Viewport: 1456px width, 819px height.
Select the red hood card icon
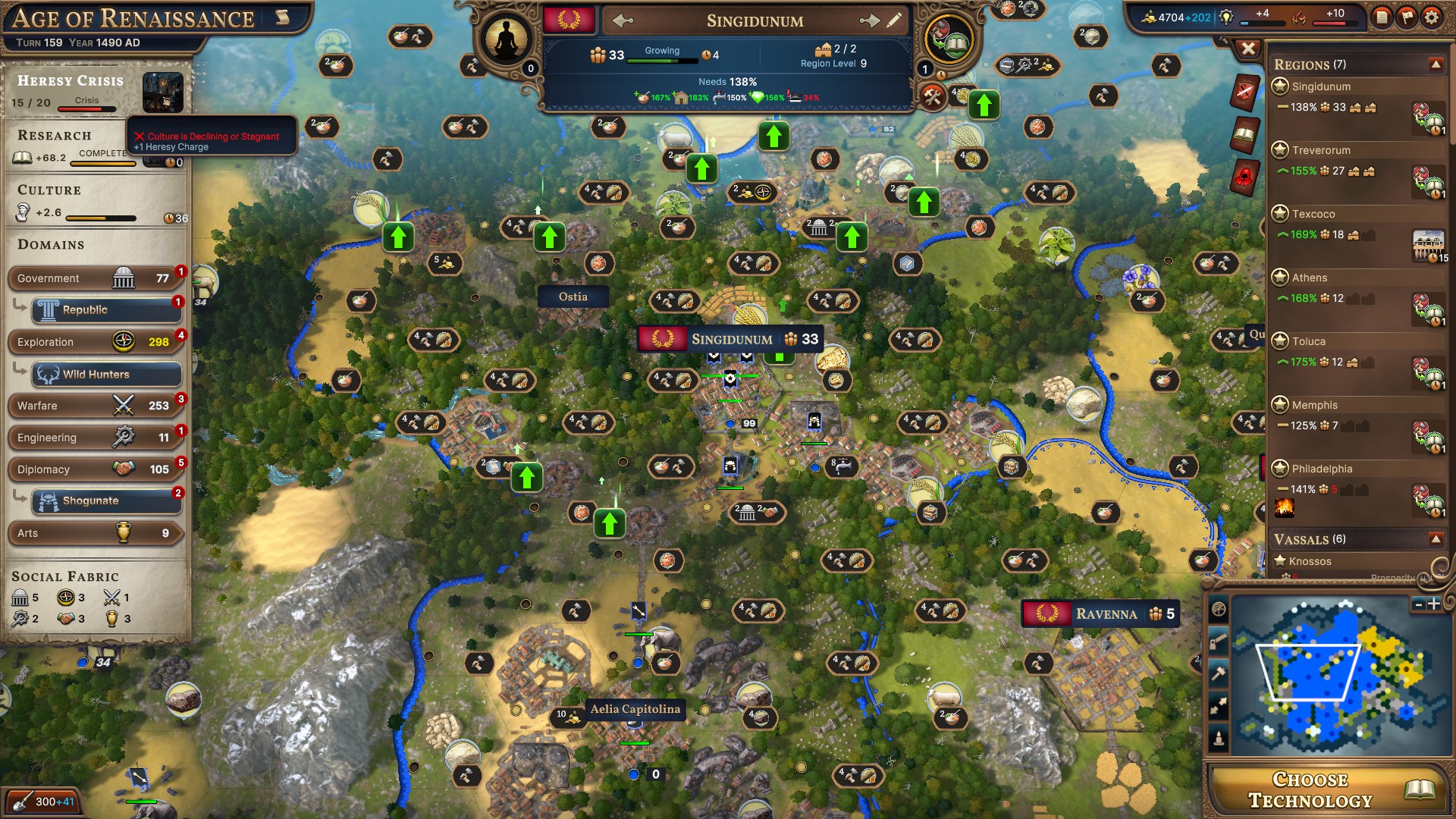pyautogui.click(x=1244, y=175)
